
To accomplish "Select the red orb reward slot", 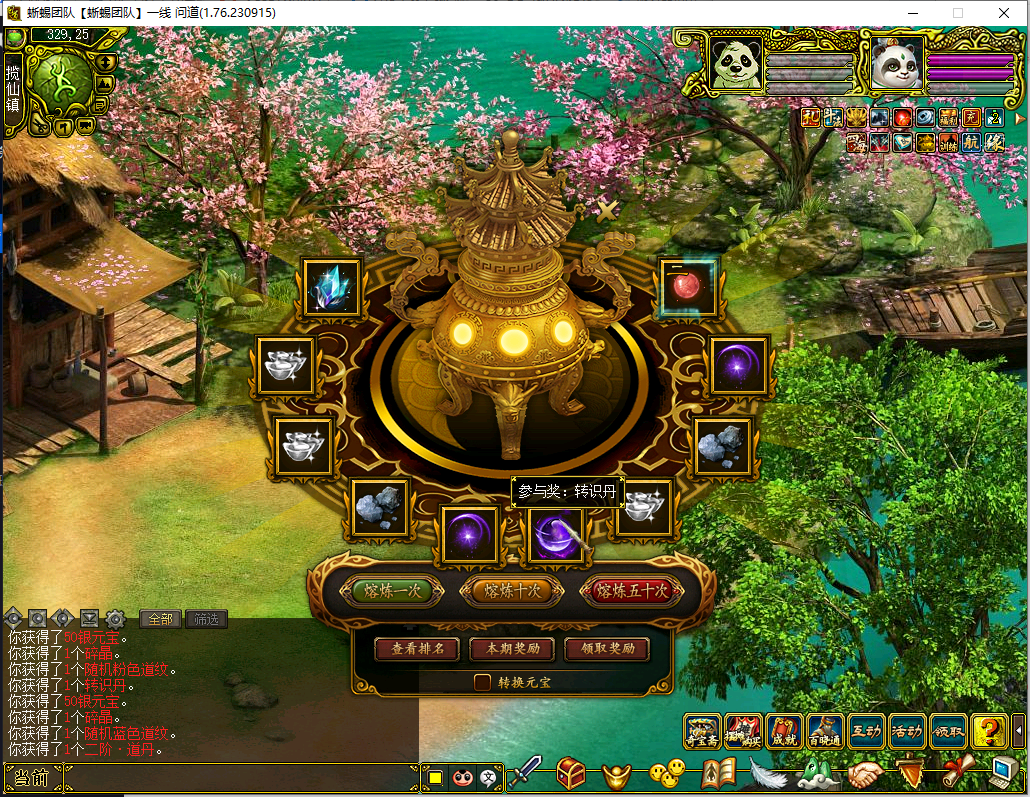I will pos(688,288).
